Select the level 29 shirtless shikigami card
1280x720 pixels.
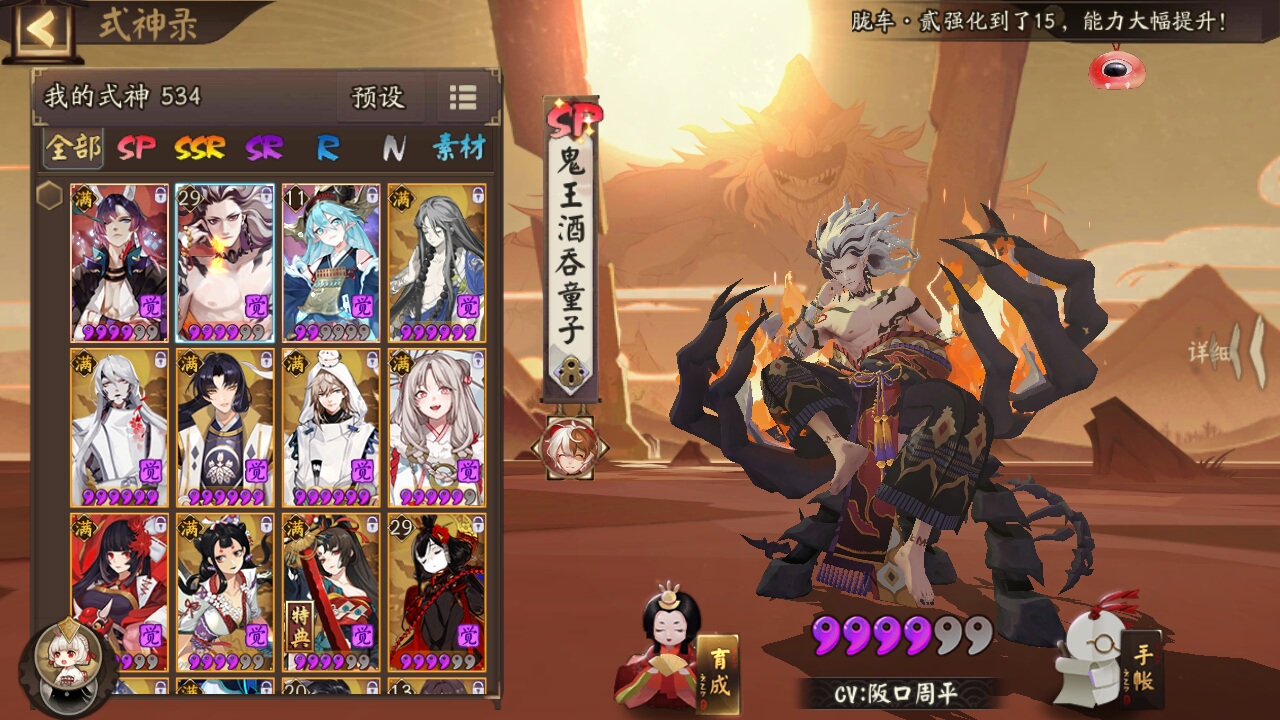coord(225,263)
